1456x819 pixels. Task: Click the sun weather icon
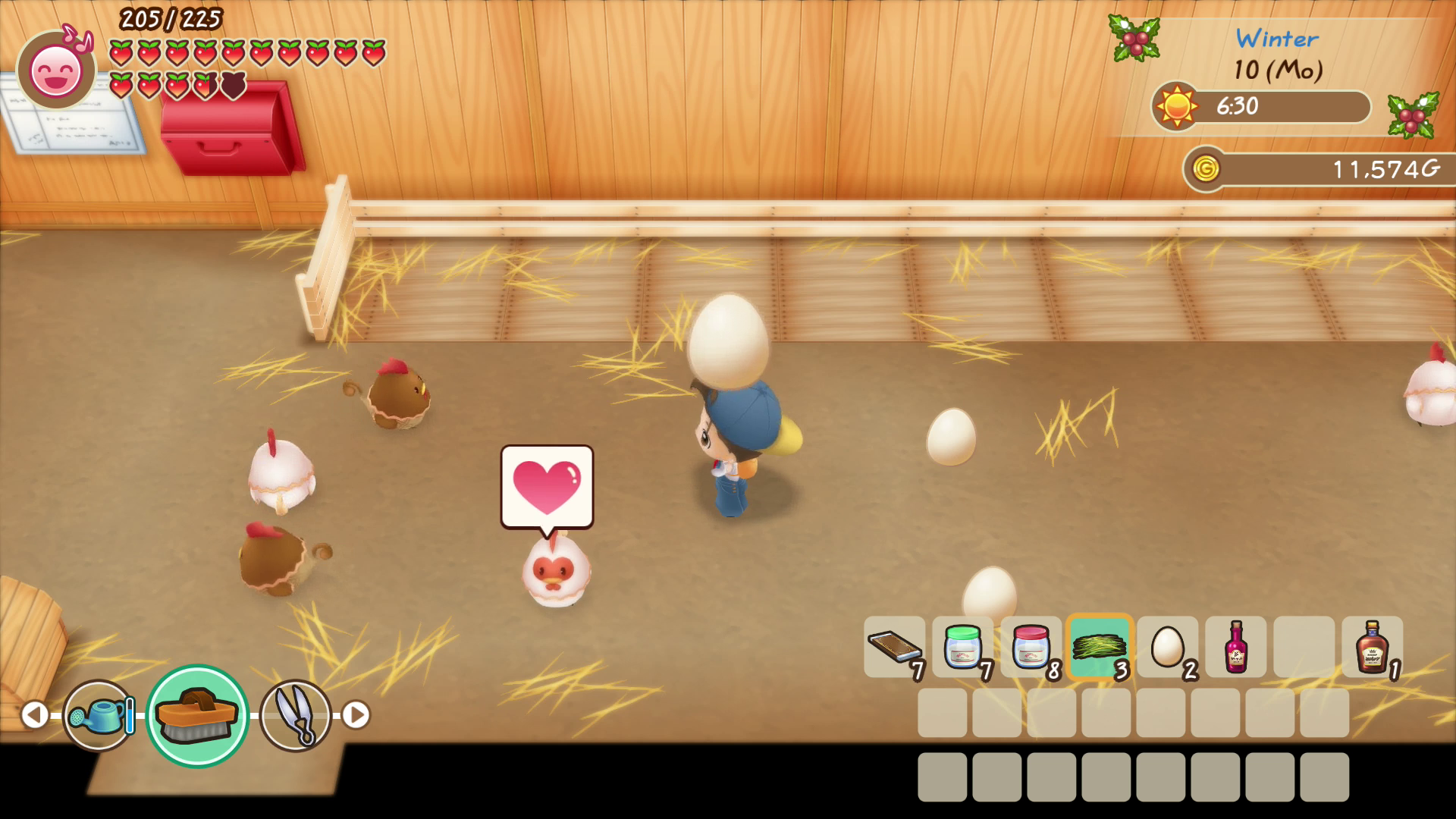pos(1176,106)
